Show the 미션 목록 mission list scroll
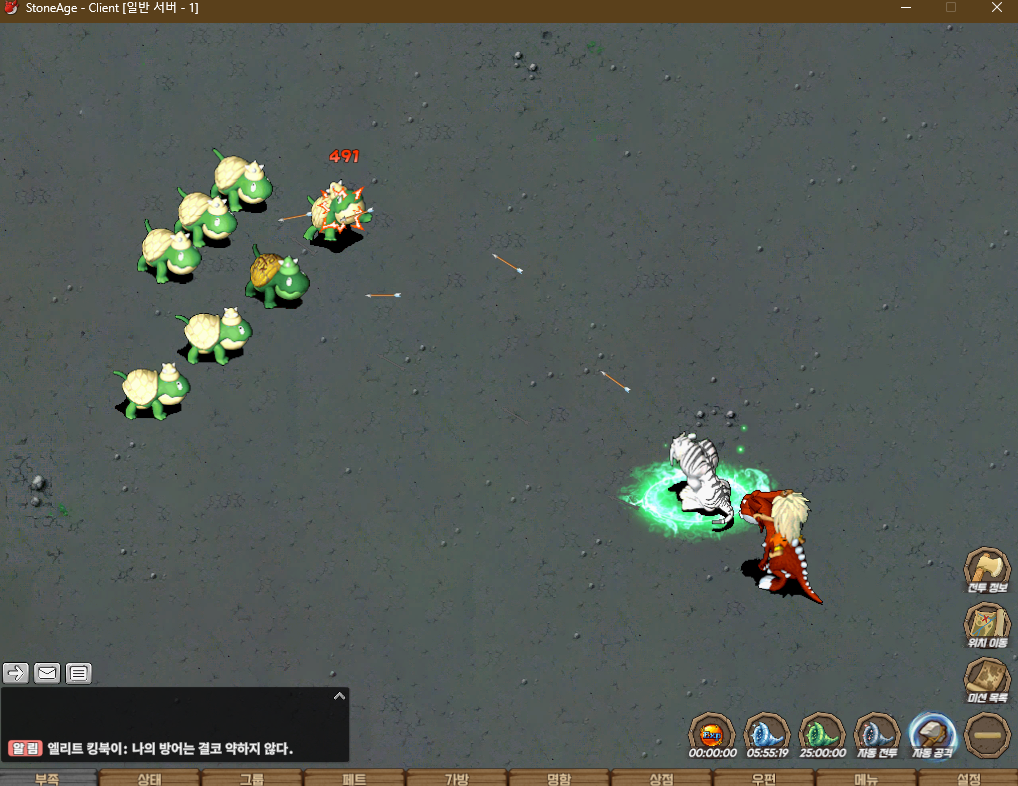The width and height of the screenshot is (1018, 786). (x=986, y=680)
